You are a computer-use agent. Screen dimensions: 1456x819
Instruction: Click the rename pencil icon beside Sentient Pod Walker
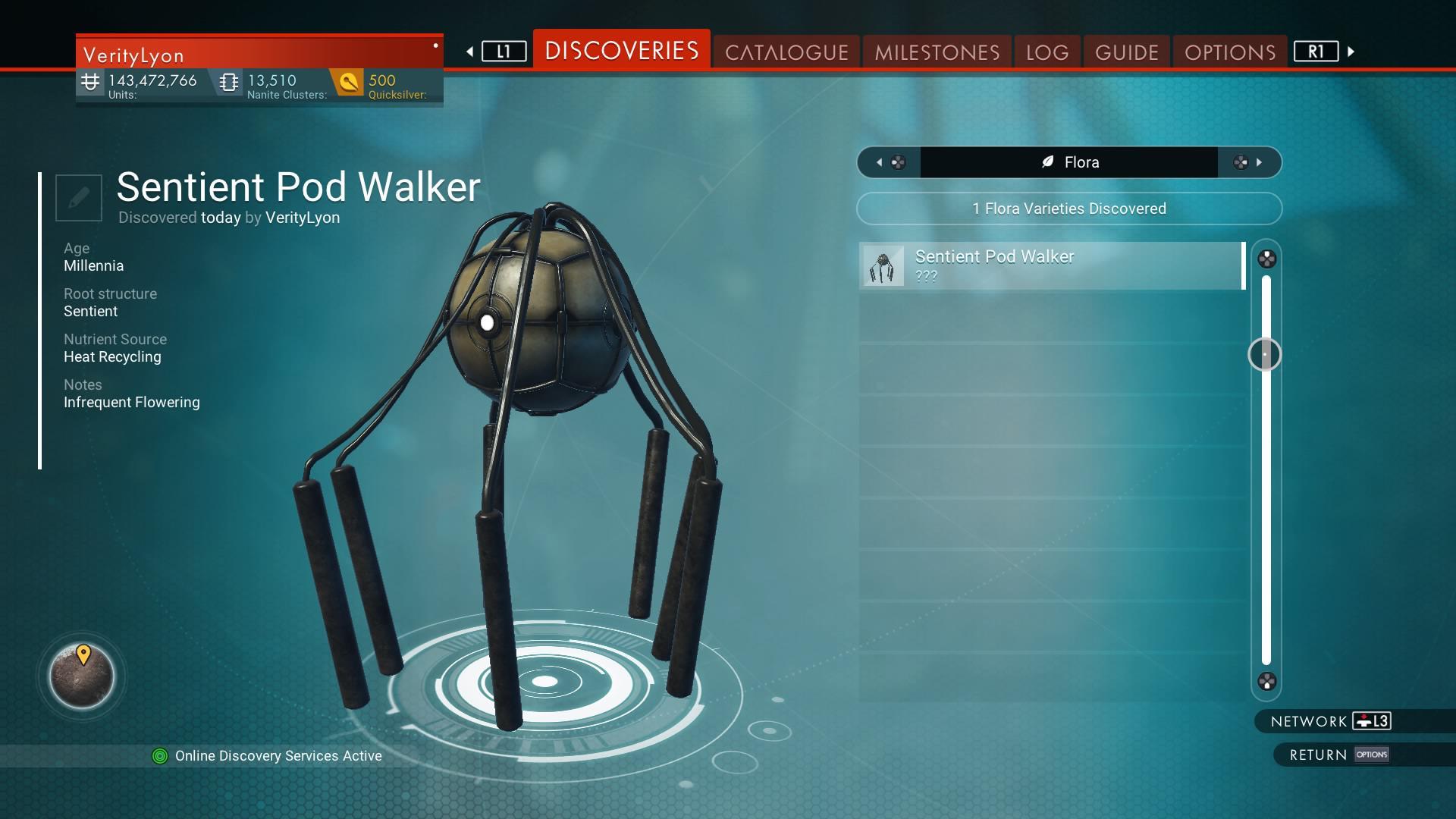click(x=79, y=198)
